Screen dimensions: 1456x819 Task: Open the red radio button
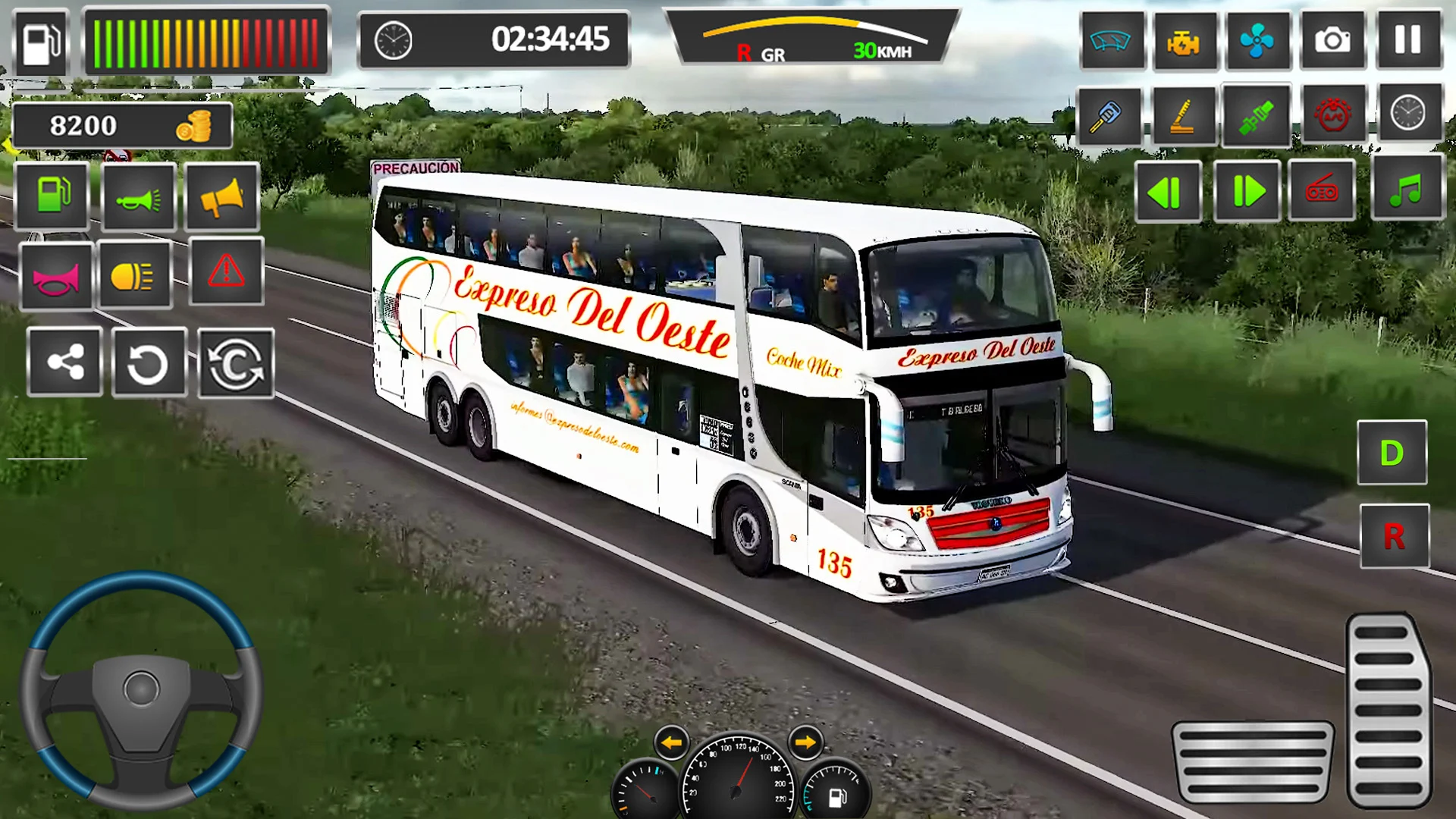pyautogui.click(x=1322, y=190)
